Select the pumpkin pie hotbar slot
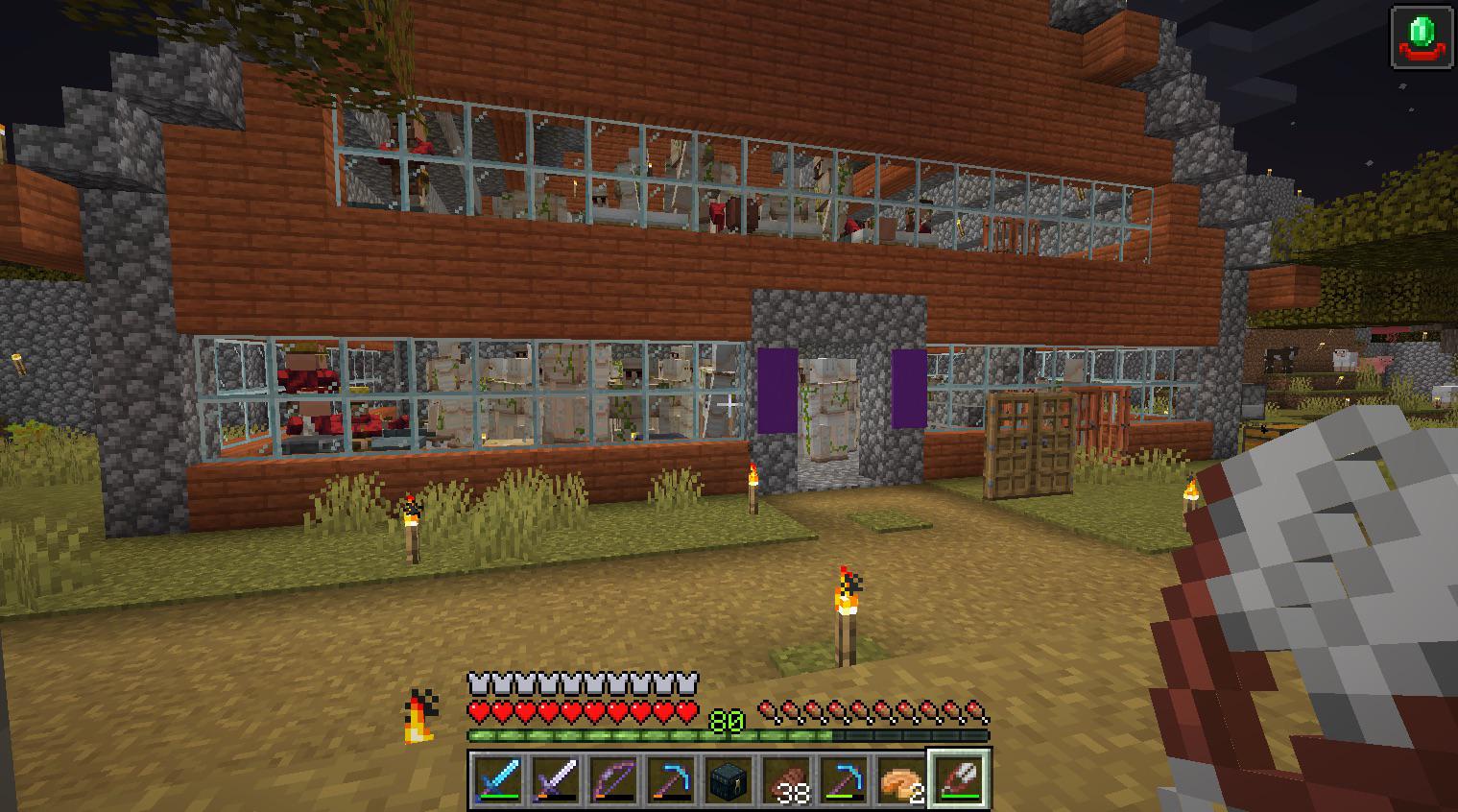Screen dimensions: 1458x812 pos(901,779)
